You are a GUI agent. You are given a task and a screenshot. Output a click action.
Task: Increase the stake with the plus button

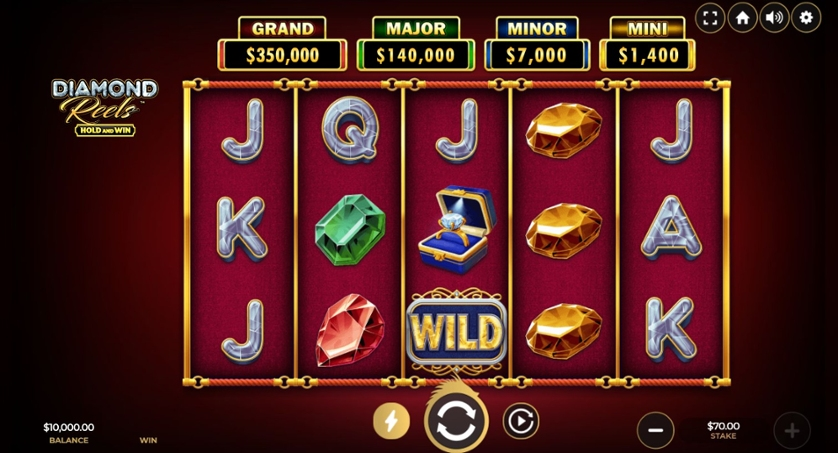pos(791,430)
